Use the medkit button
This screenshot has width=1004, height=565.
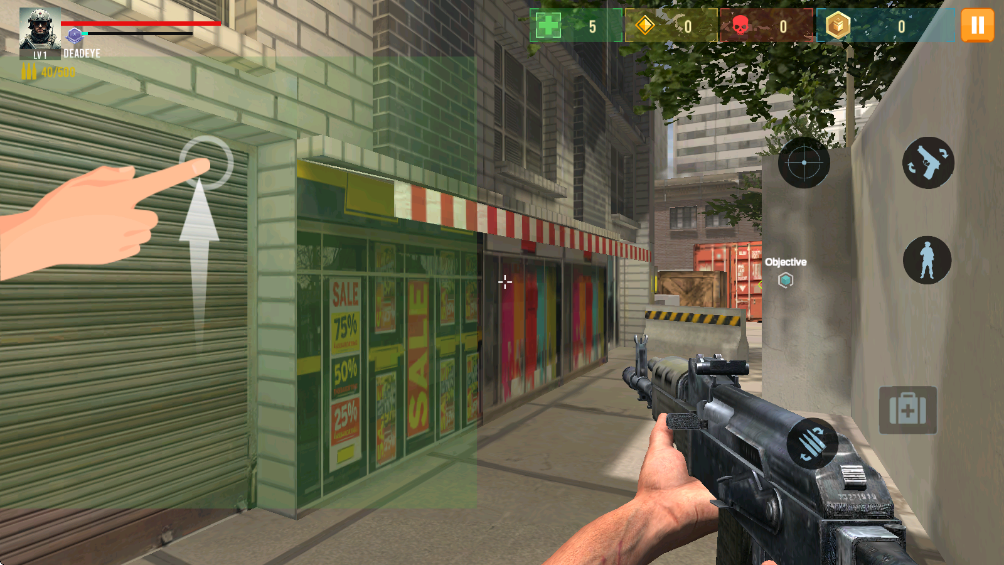908,410
